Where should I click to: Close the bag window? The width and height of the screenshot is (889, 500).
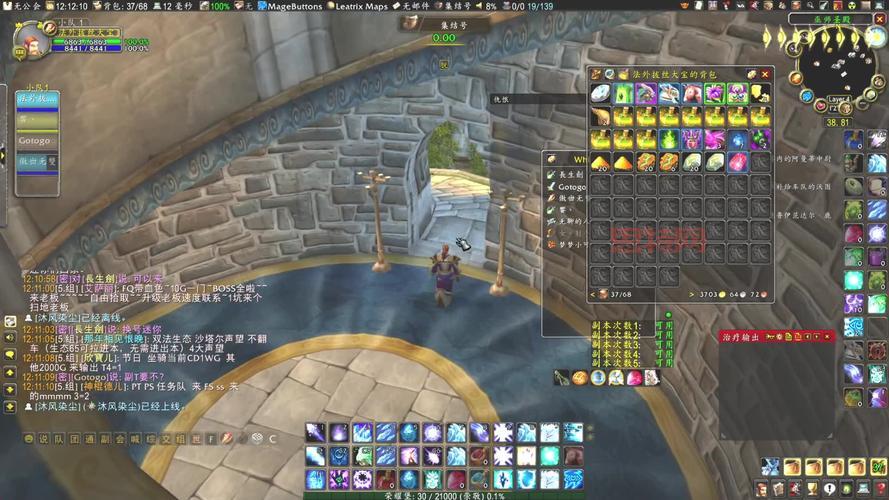tap(766, 74)
